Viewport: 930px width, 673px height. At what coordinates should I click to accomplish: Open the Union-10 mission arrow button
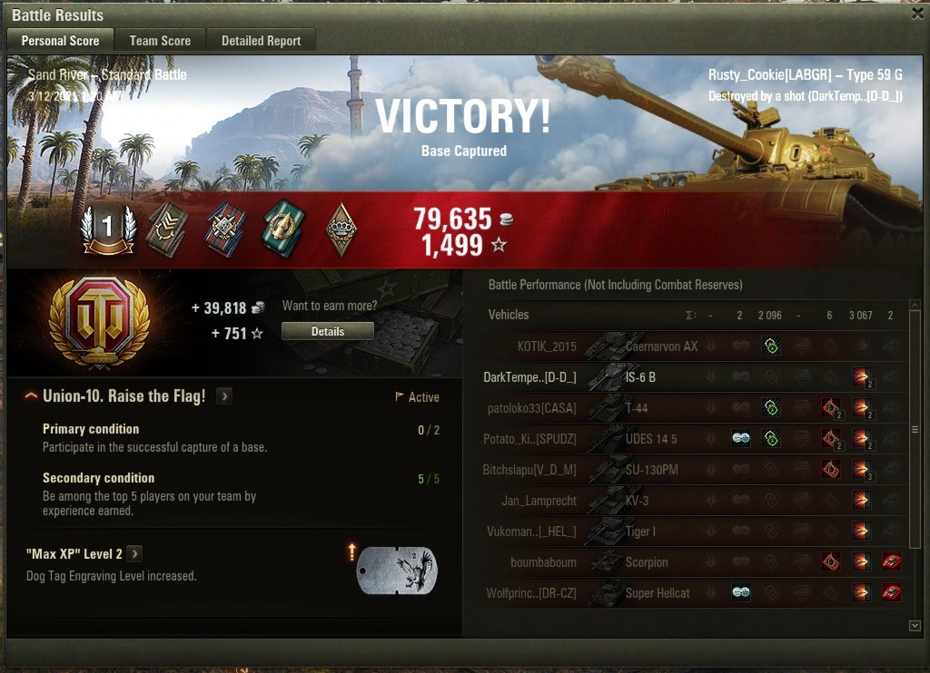tap(224, 397)
